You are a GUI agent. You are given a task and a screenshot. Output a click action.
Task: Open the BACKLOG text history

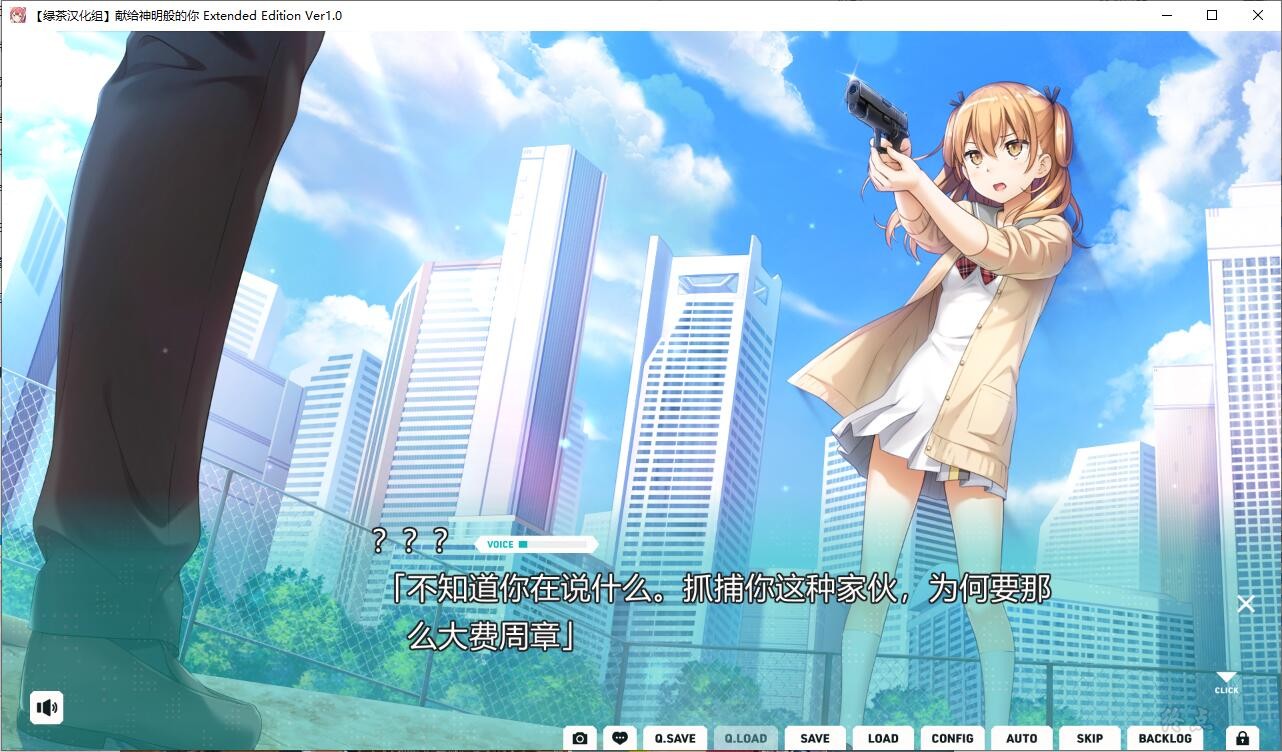(x=1165, y=738)
